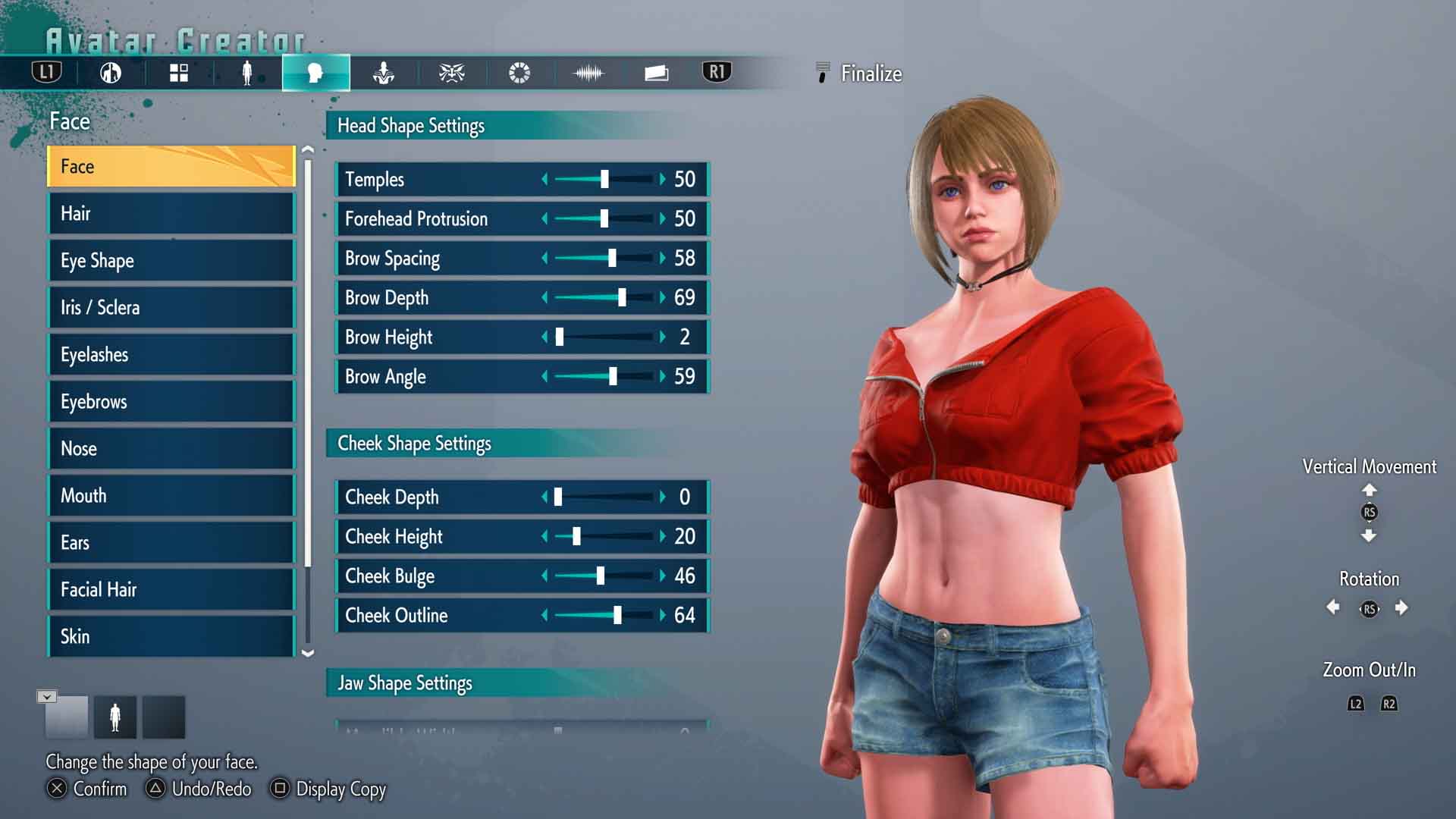Select the preset grid icon in the toolbar
Image resolution: width=1456 pixels, height=819 pixels.
(178, 73)
